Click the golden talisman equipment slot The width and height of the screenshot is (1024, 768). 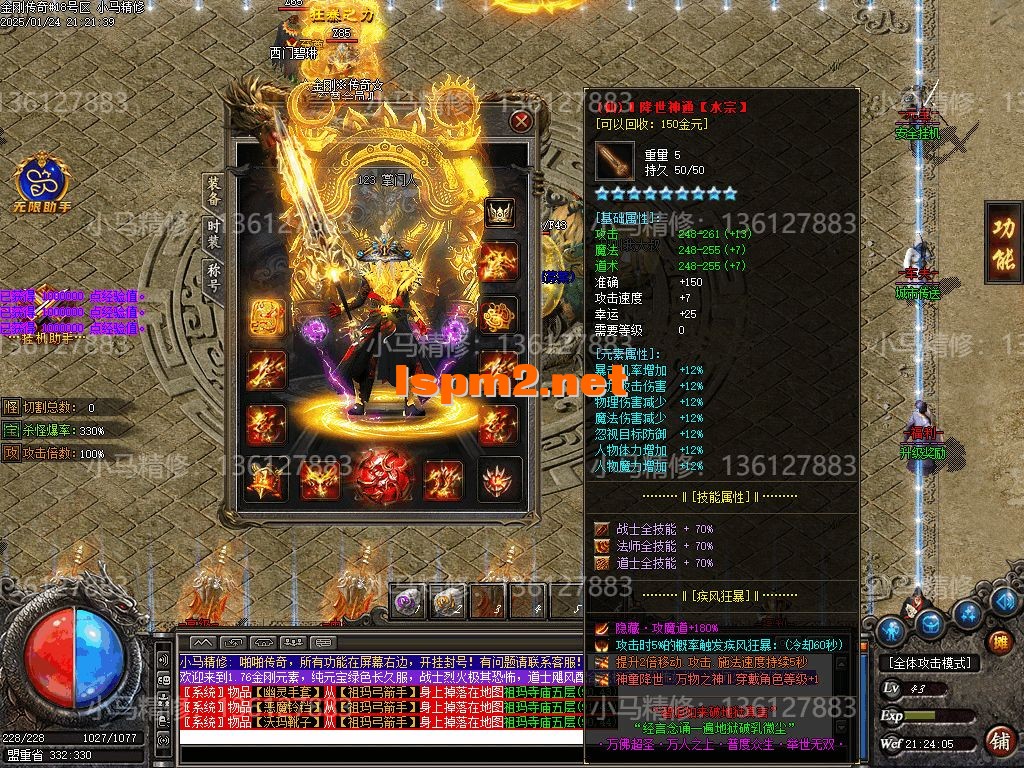[266, 319]
